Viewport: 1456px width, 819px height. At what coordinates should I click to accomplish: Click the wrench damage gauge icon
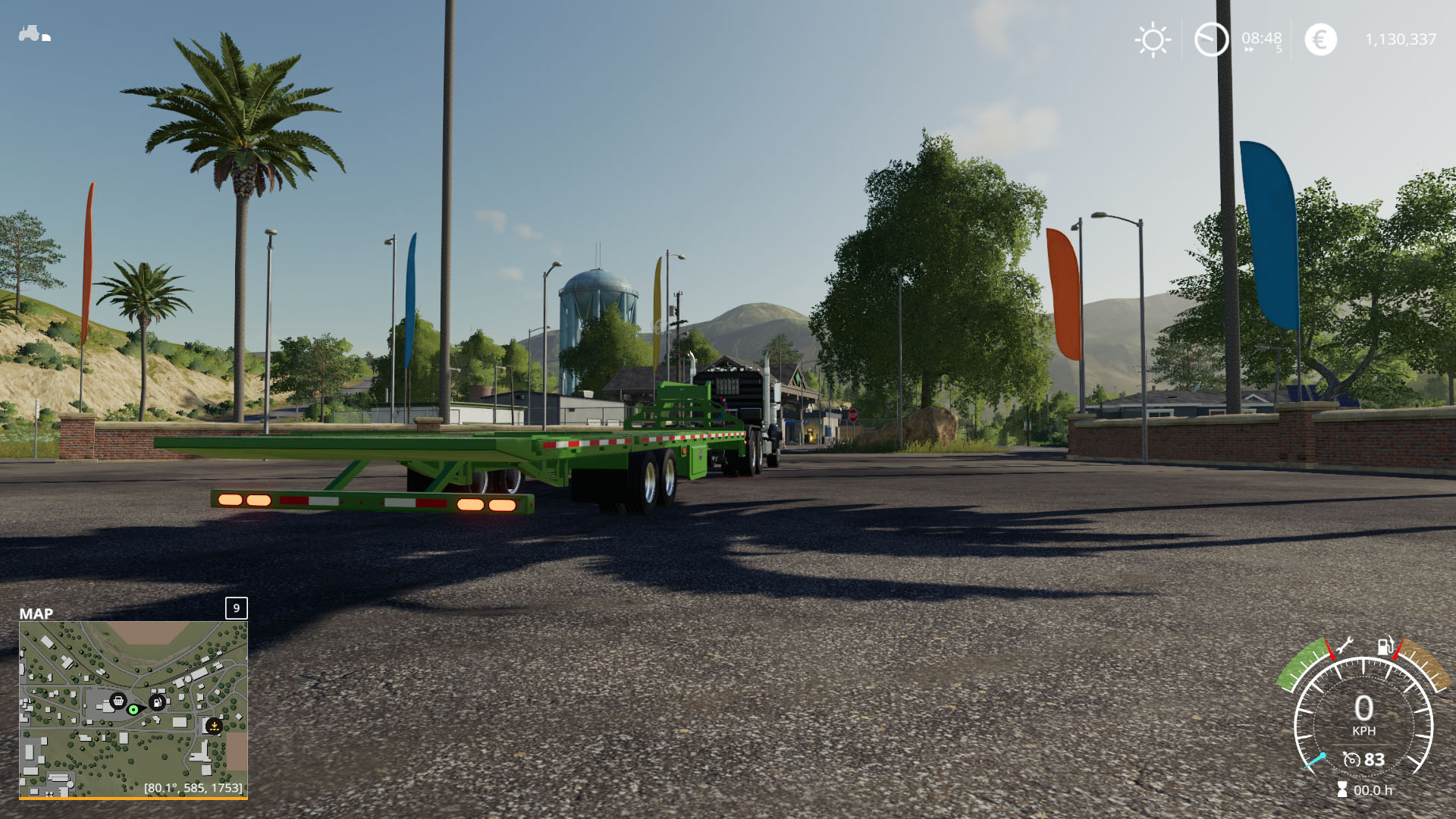(1345, 646)
